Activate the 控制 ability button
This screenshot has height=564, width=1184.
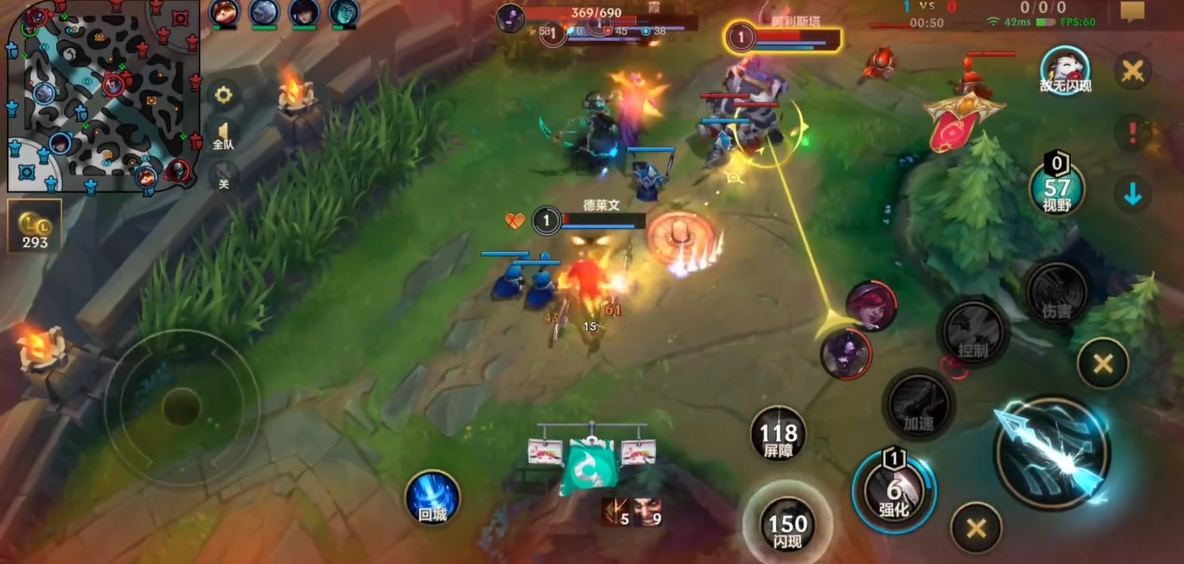click(x=972, y=333)
